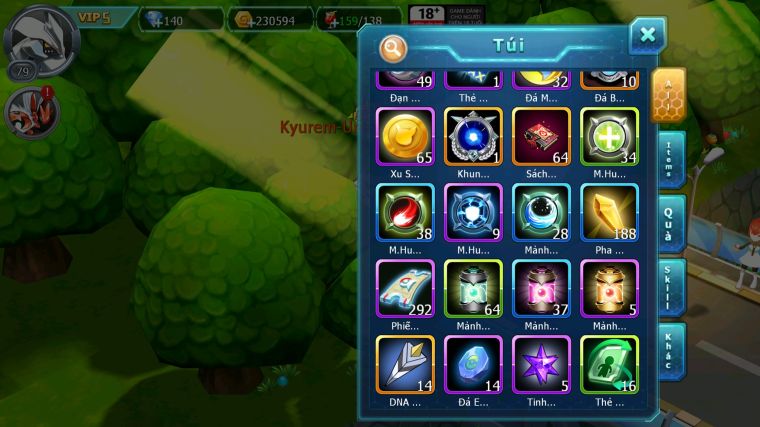Viewport: 760px width, 427px height.
Task: Select the gold coin Xu item
Action: tap(405, 136)
